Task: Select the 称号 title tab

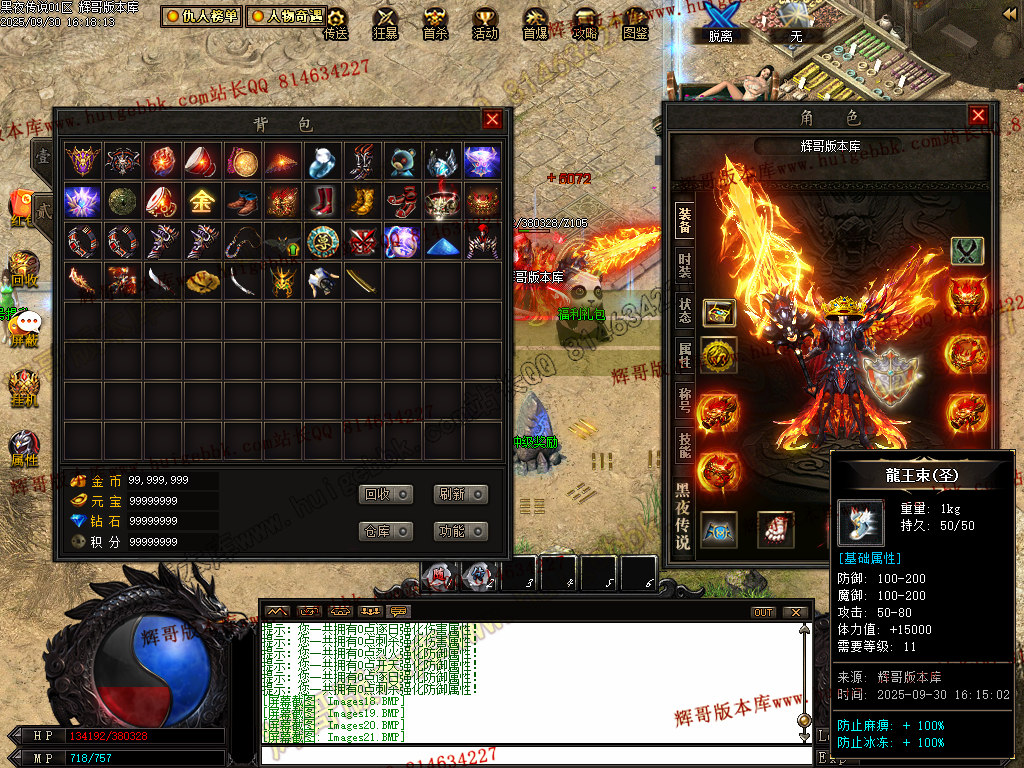Action: pyautogui.click(x=684, y=399)
